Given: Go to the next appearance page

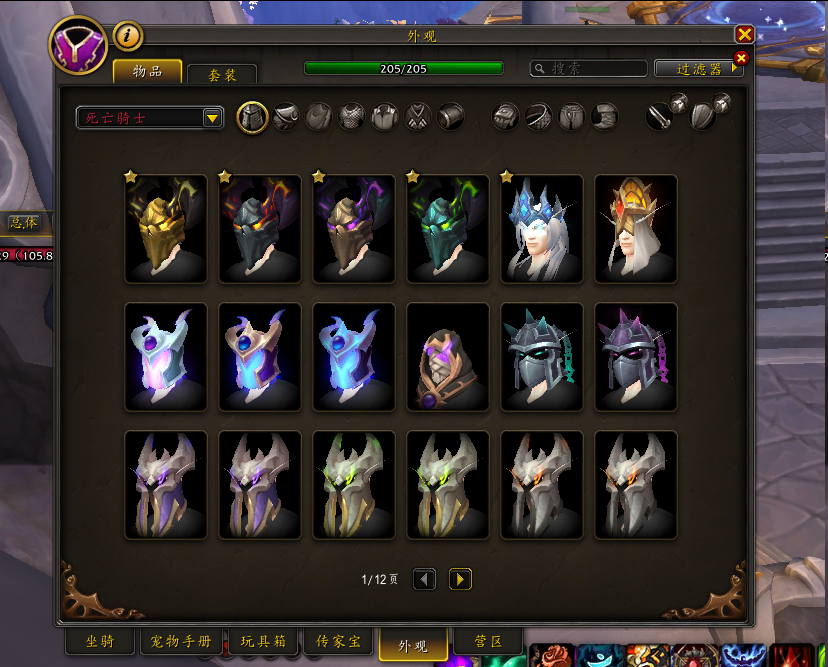Looking at the screenshot, I should (x=460, y=579).
